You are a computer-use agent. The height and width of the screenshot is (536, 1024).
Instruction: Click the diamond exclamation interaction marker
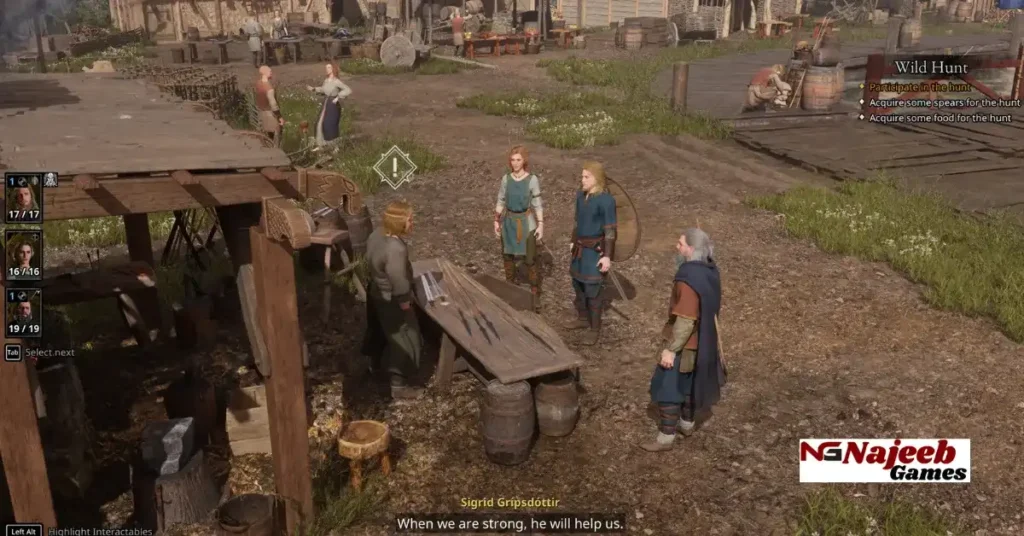394,167
